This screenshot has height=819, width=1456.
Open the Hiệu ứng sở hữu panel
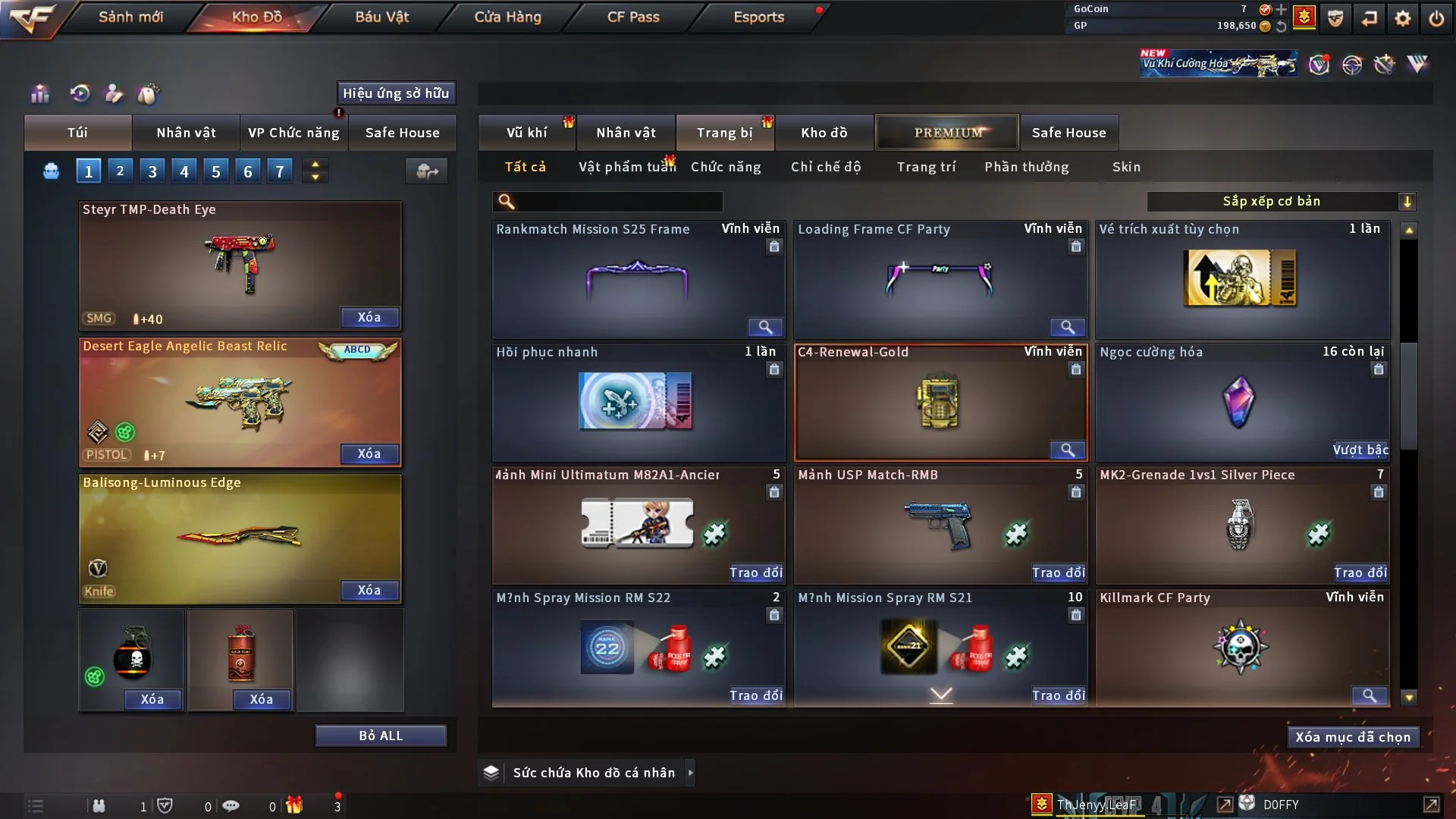[396, 93]
